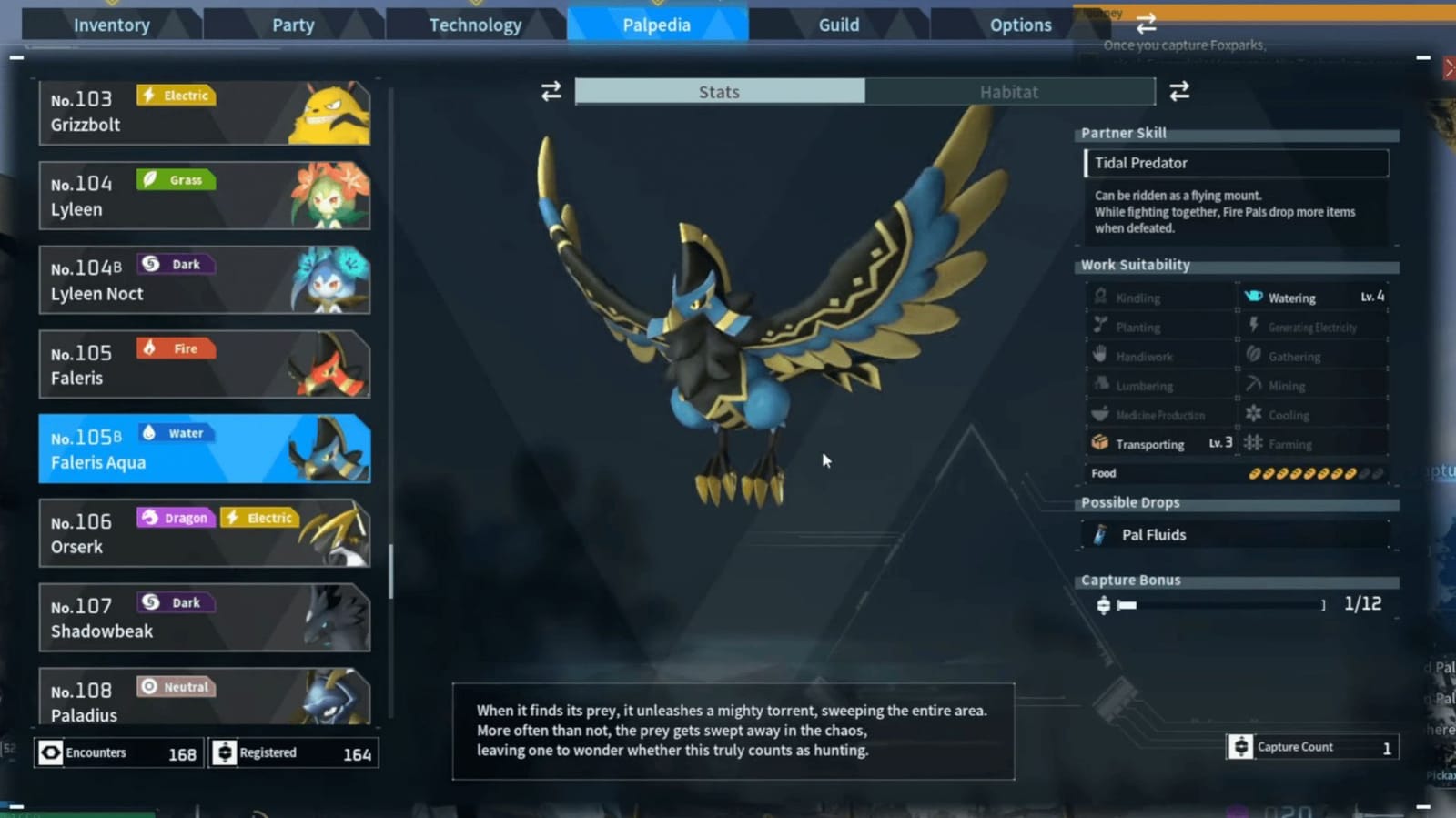Screen dimensions: 1456x818
Task: Toggle the left swap arrows next to Stats
Action: tap(551, 91)
